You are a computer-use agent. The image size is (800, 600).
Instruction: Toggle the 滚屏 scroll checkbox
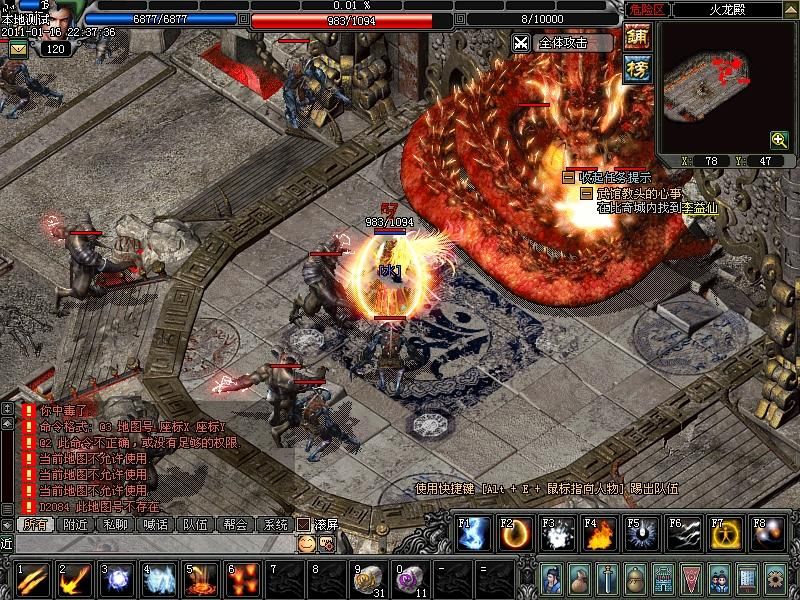coord(303,524)
